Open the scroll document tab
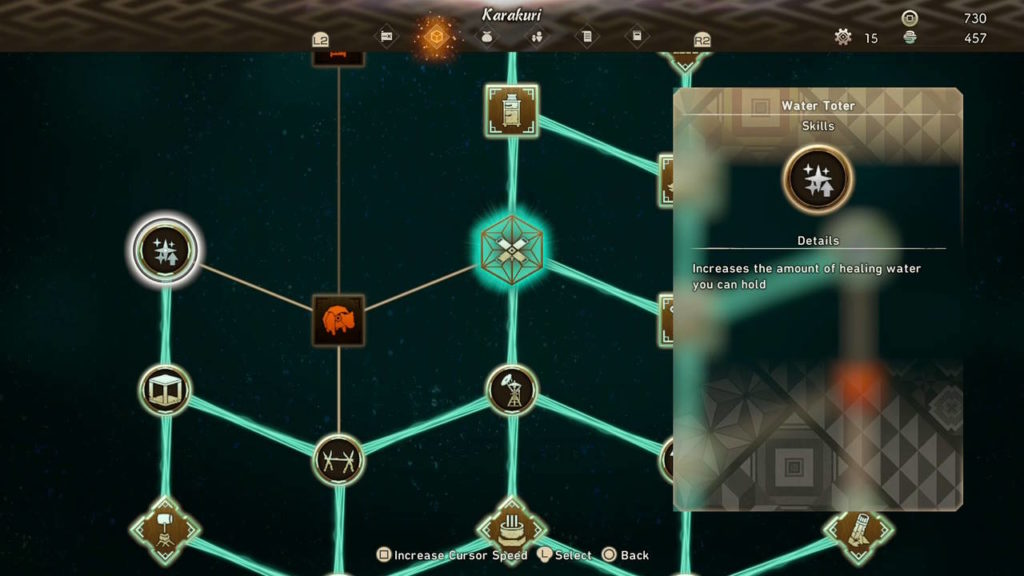The width and height of the screenshot is (1024, 576). [x=587, y=38]
